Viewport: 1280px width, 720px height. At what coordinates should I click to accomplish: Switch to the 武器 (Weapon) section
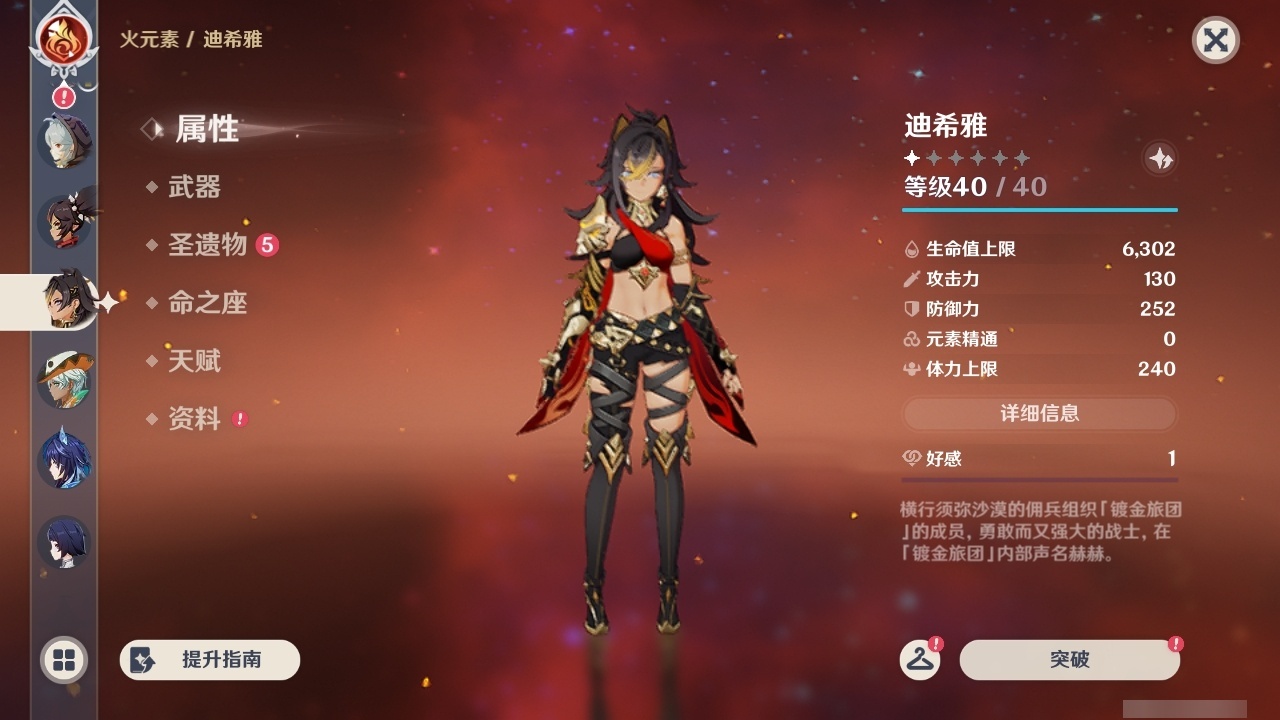pos(197,187)
